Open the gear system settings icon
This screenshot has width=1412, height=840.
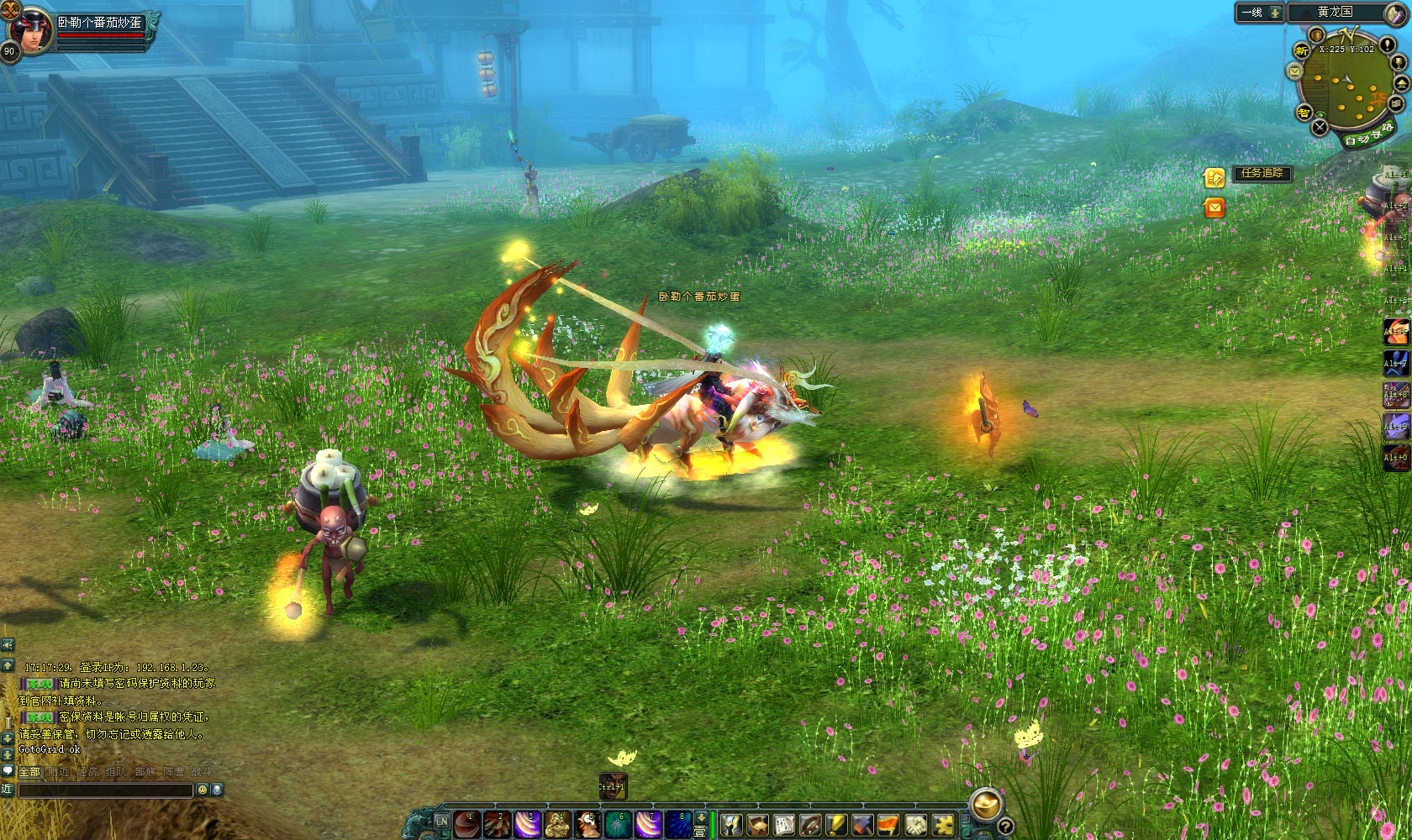point(943,825)
